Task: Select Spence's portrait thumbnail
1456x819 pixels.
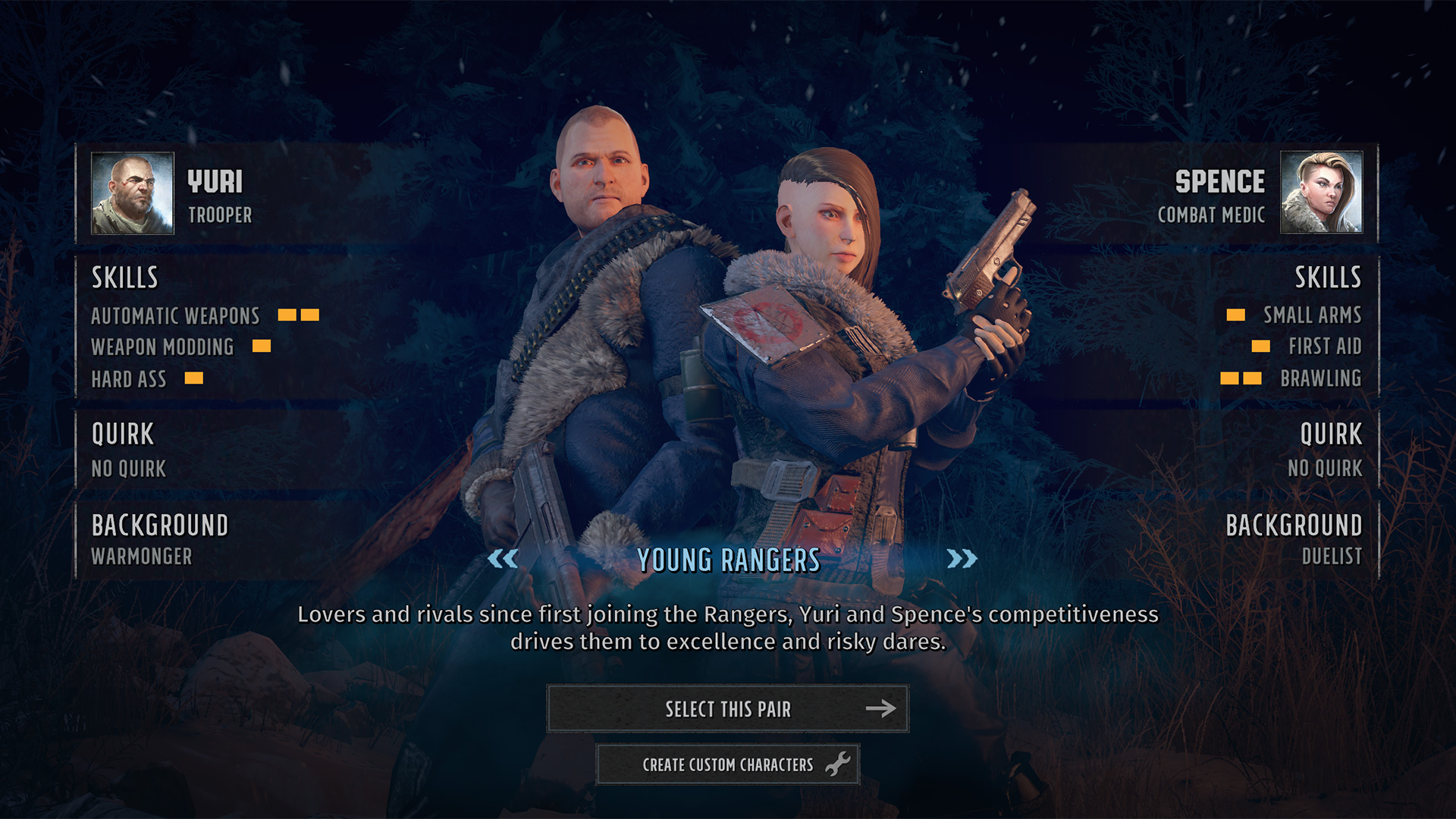Action: [x=1321, y=193]
